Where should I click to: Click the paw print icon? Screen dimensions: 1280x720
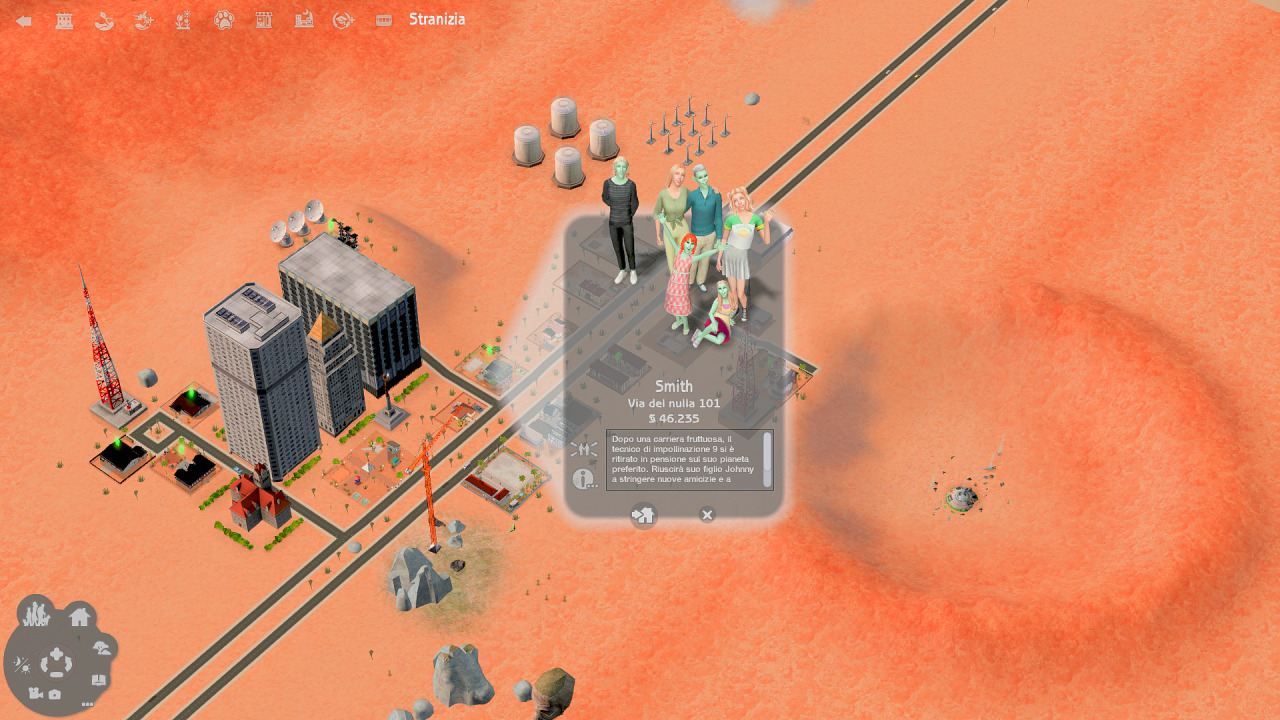coord(223,20)
